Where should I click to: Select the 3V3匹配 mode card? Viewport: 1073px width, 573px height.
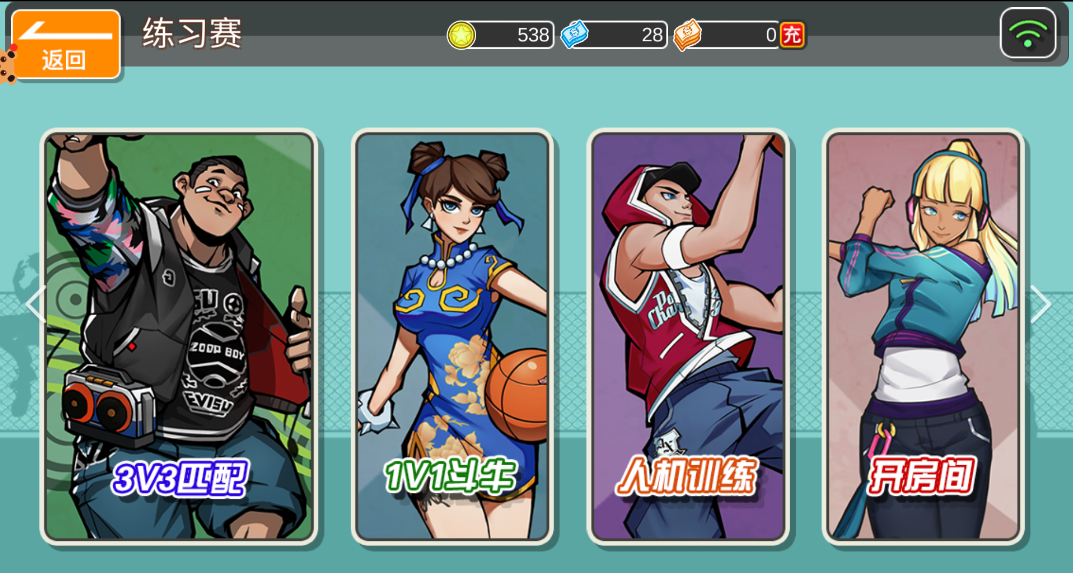(x=179, y=337)
